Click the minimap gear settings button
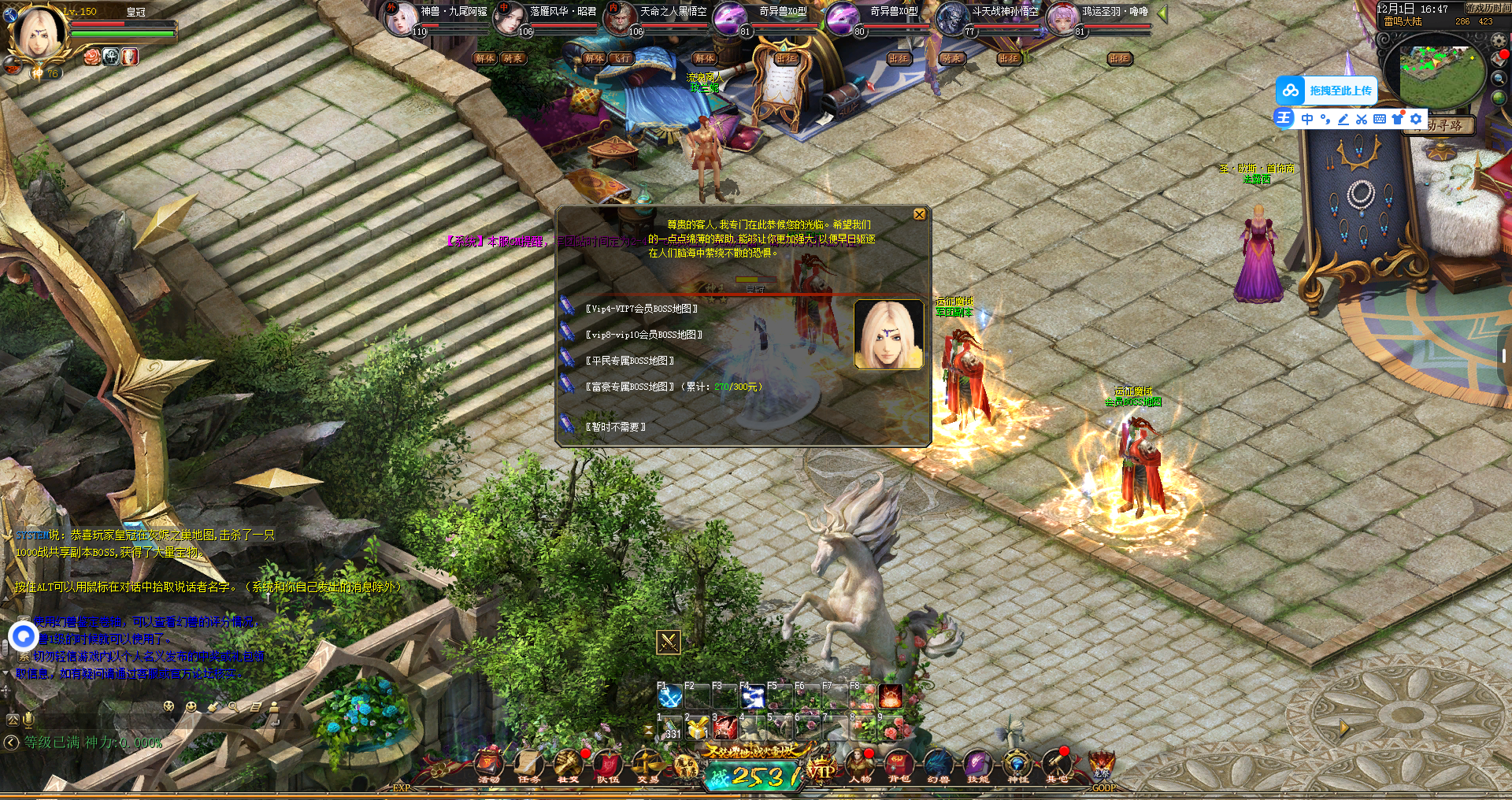 click(1499, 40)
